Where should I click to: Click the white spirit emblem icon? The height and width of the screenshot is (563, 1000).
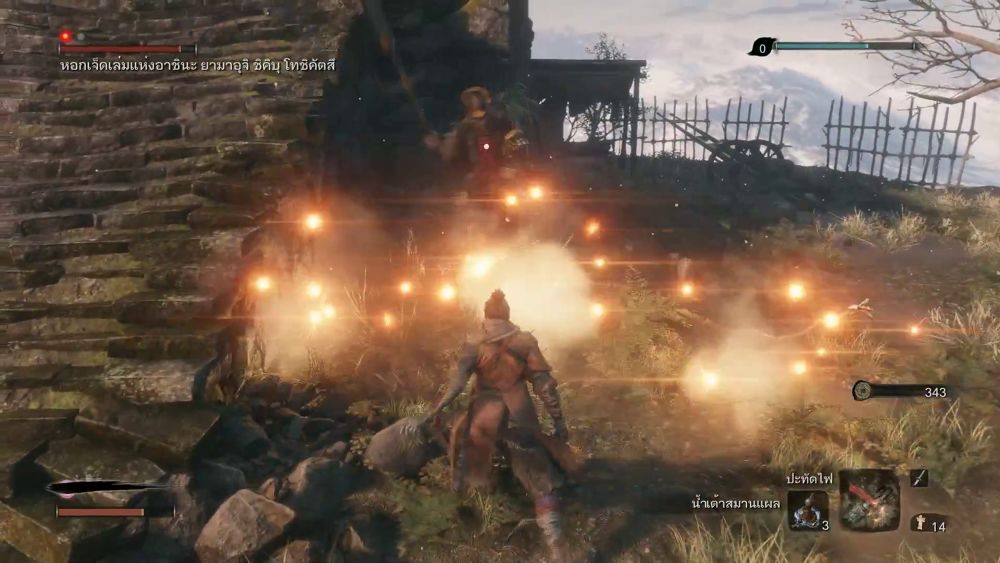tap(918, 522)
